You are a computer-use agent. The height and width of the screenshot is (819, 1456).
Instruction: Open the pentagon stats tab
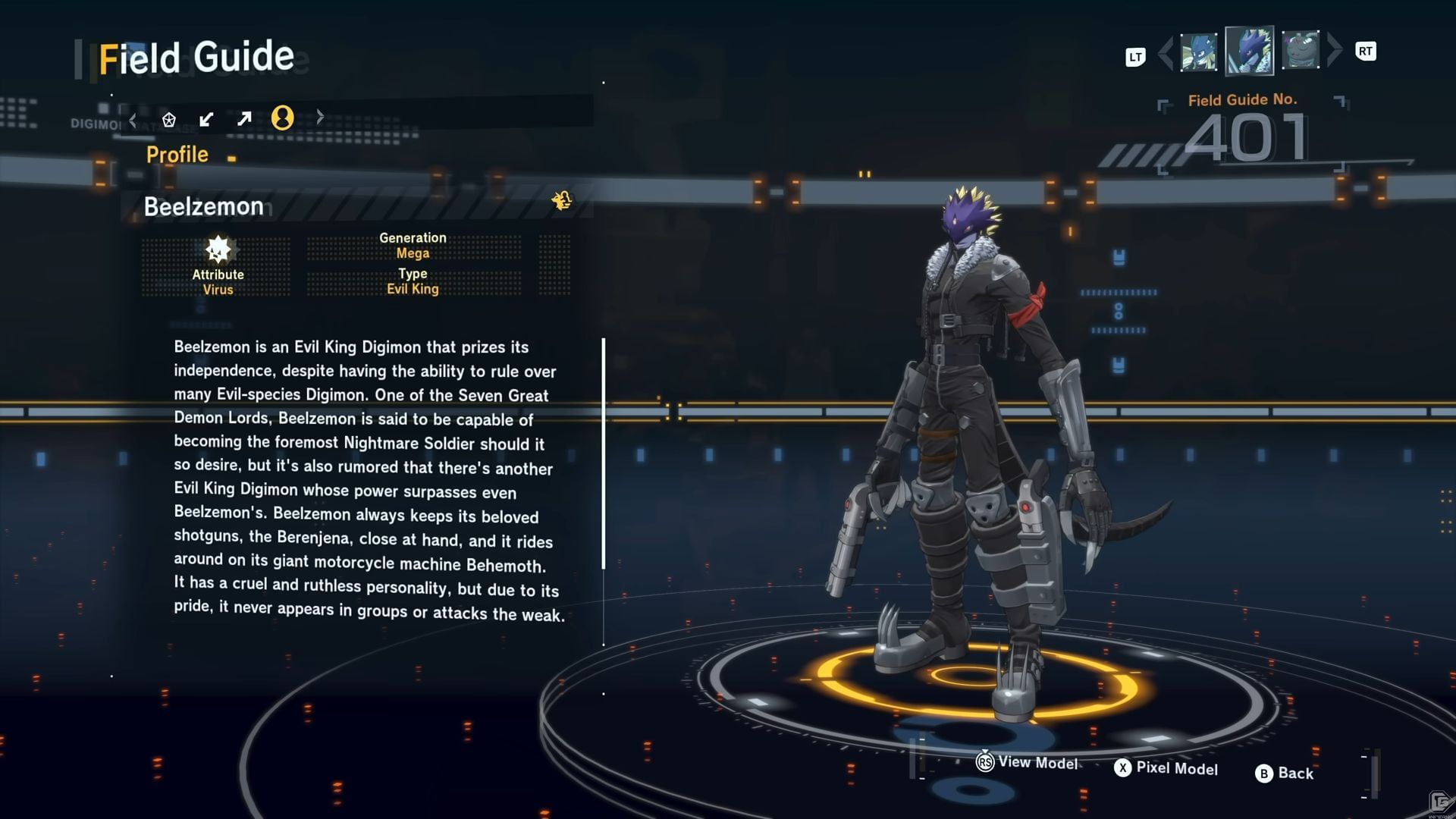[169, 119]
